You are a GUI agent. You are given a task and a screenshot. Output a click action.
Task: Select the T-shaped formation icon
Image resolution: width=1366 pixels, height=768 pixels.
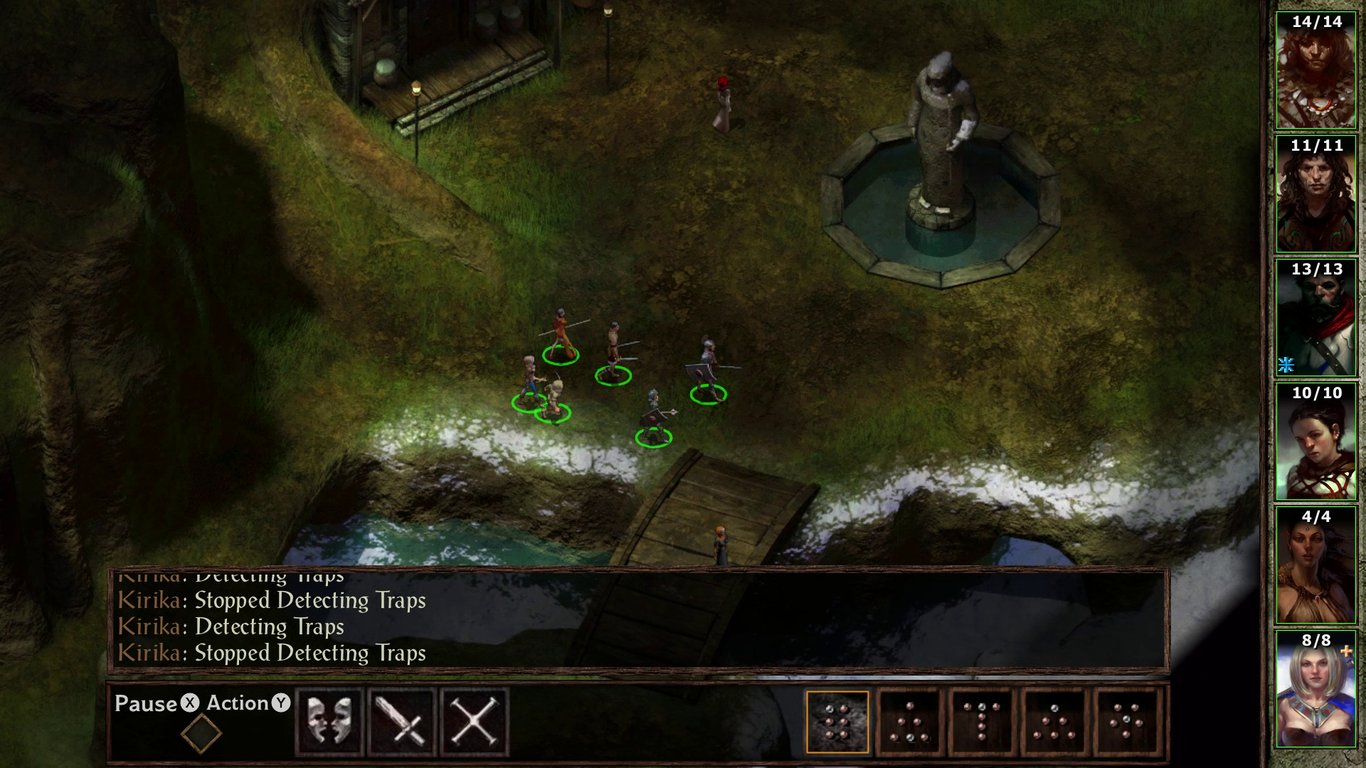981,720
